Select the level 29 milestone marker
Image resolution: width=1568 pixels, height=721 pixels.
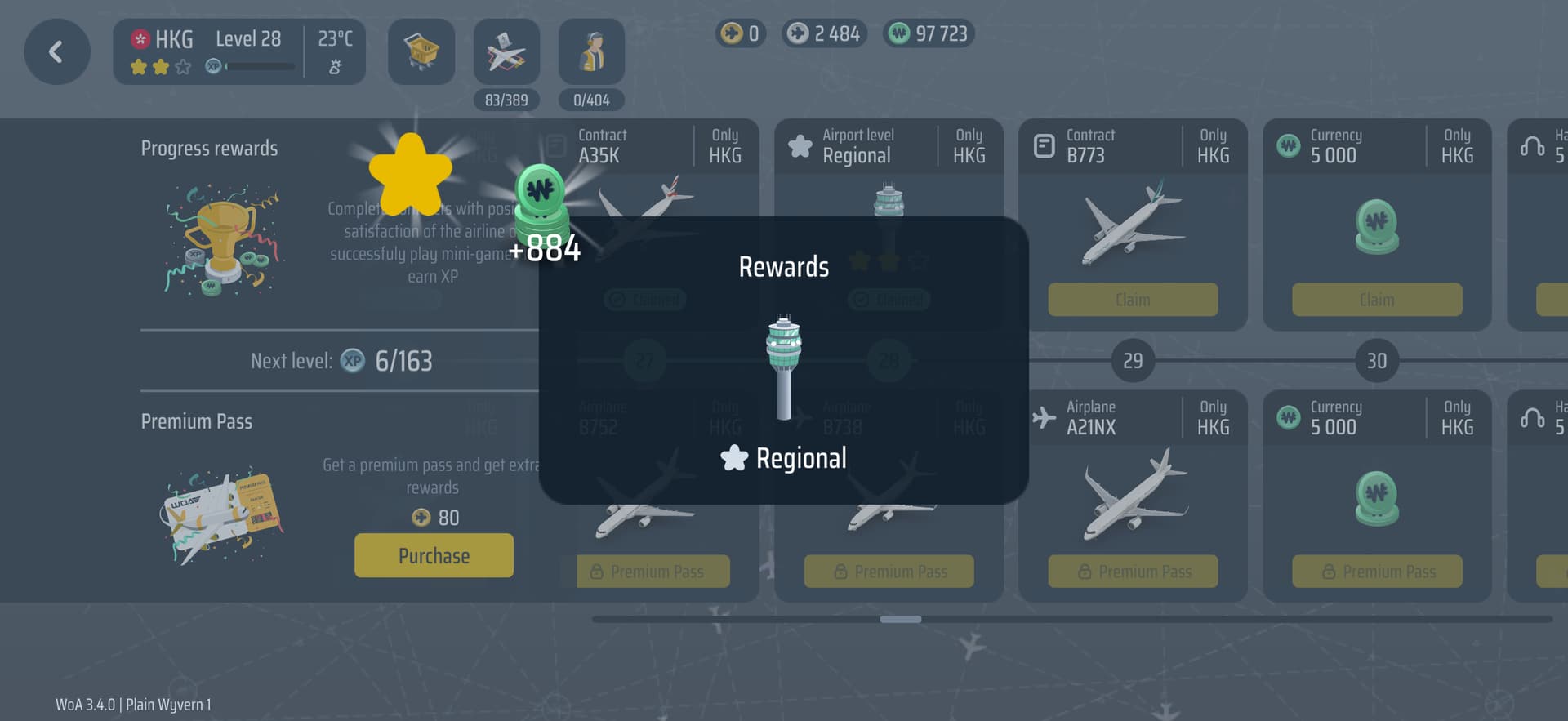[x=1132, y=360]
